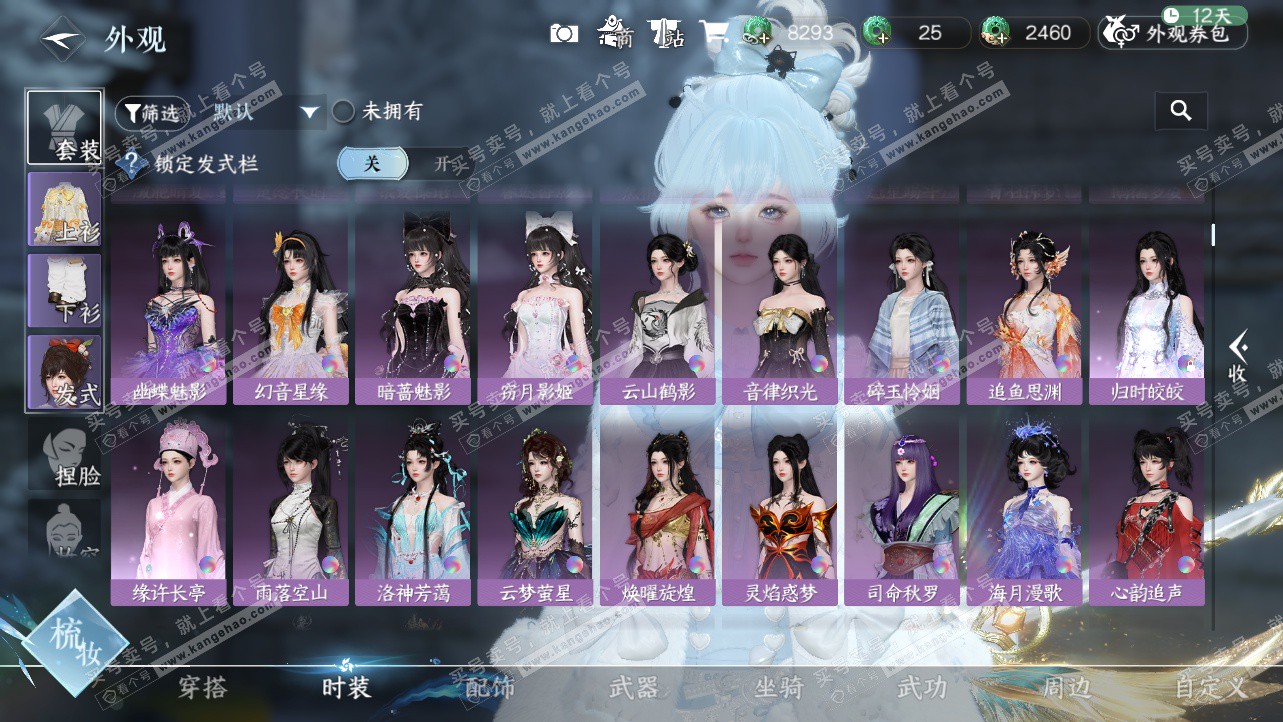Choose the 幽蝶魅影 outfit
The width and height of the screenshot is (1283, 722).
[169, 310]
